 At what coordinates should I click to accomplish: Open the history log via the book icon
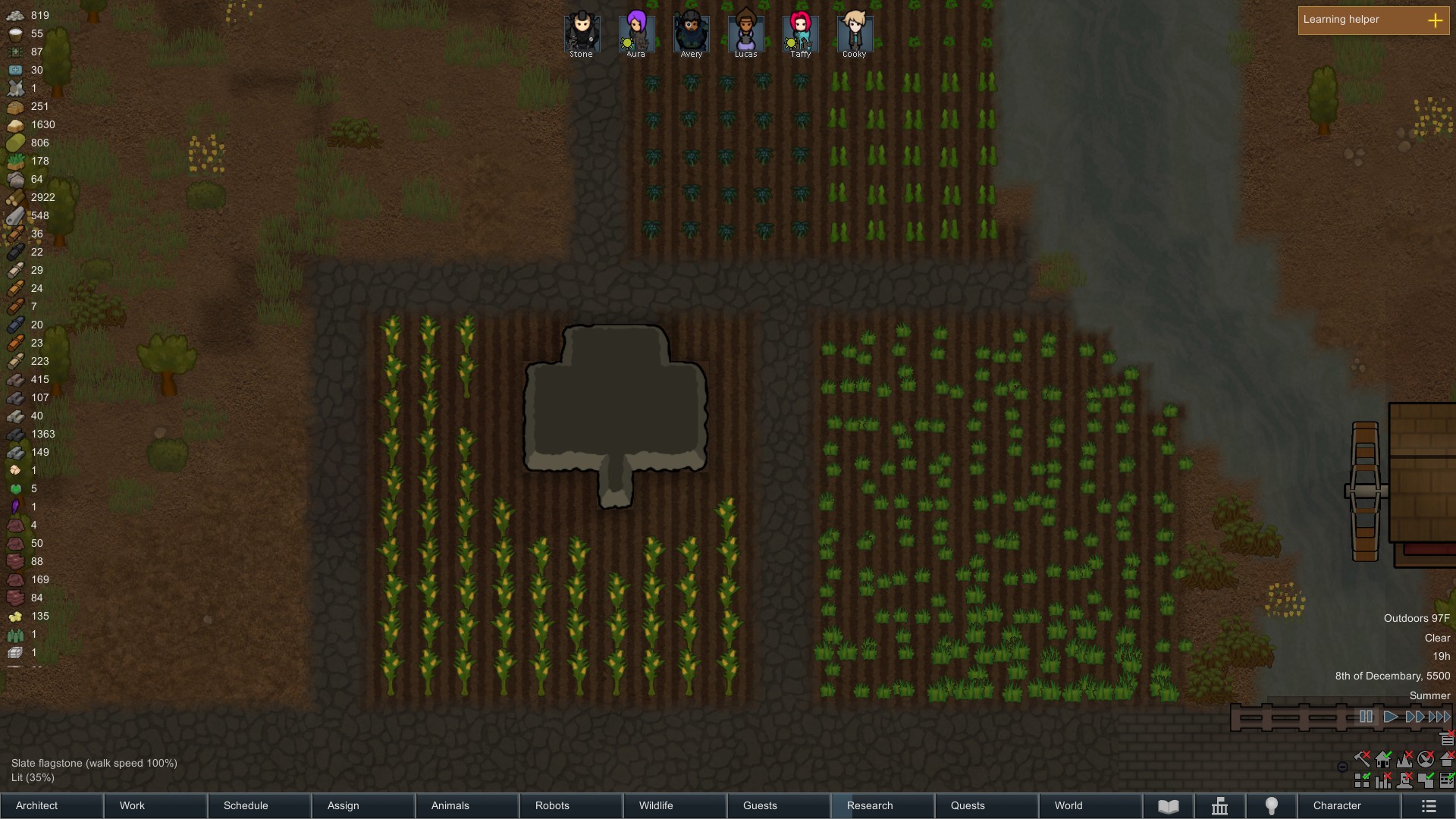[1168, 806]
